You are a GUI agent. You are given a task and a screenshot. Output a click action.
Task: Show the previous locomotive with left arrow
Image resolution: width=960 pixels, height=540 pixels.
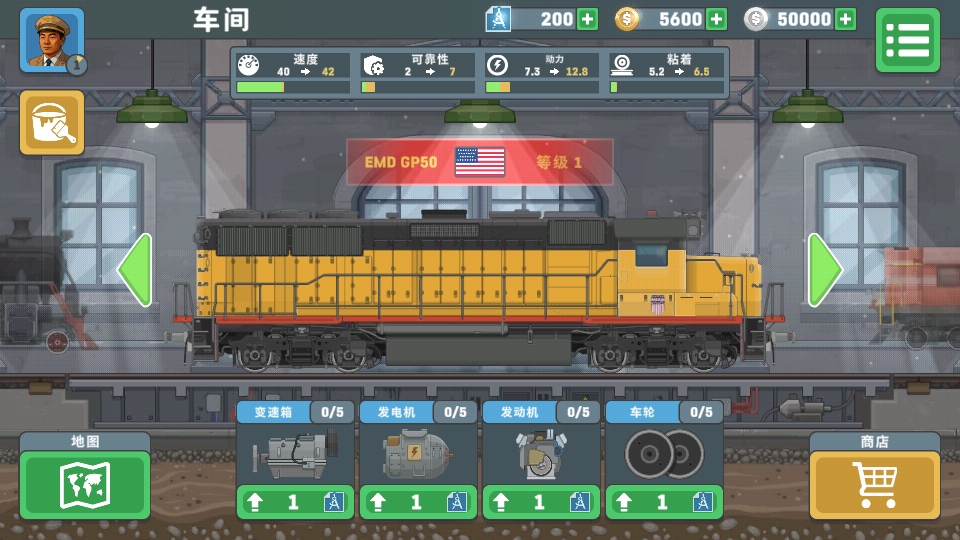(x=135, y=270)
